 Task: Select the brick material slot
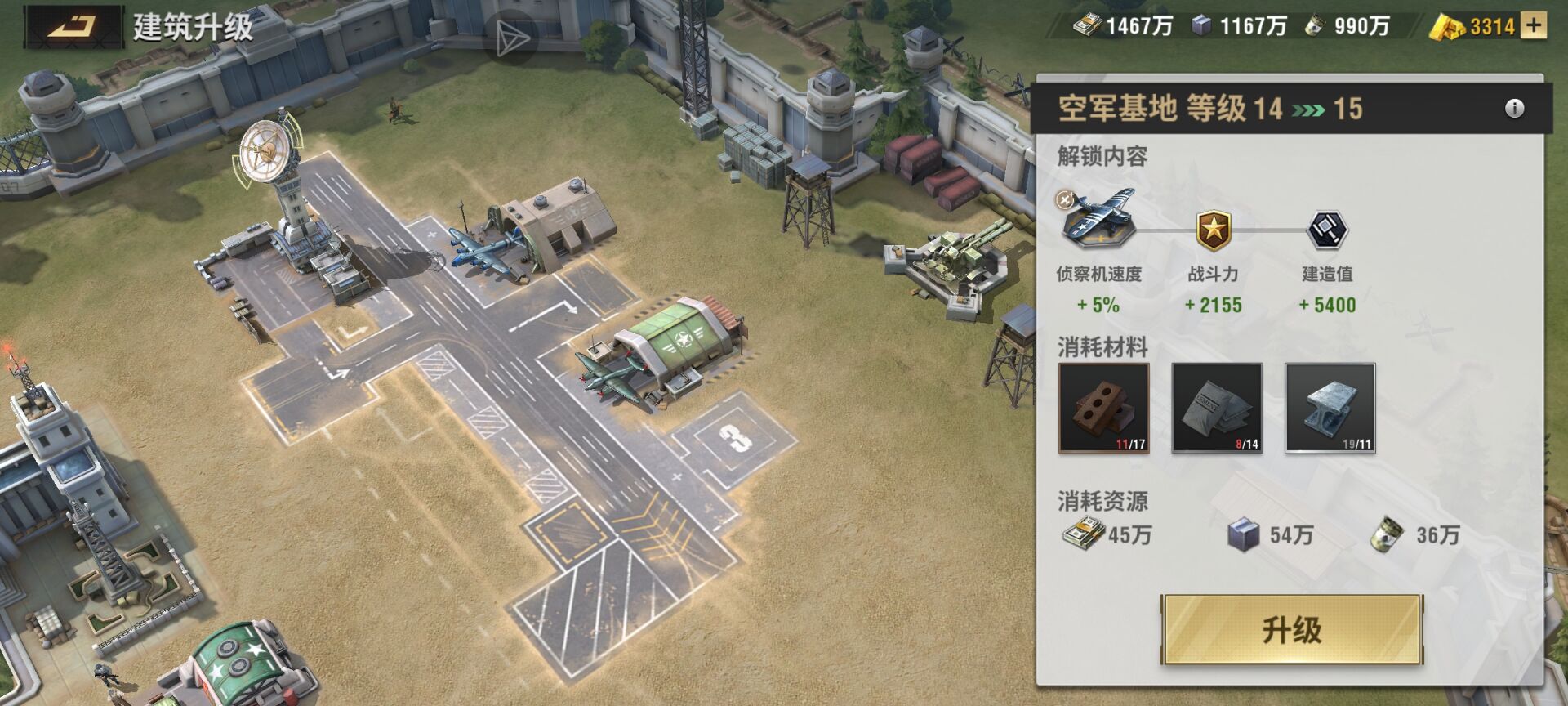click(1103, 408)
